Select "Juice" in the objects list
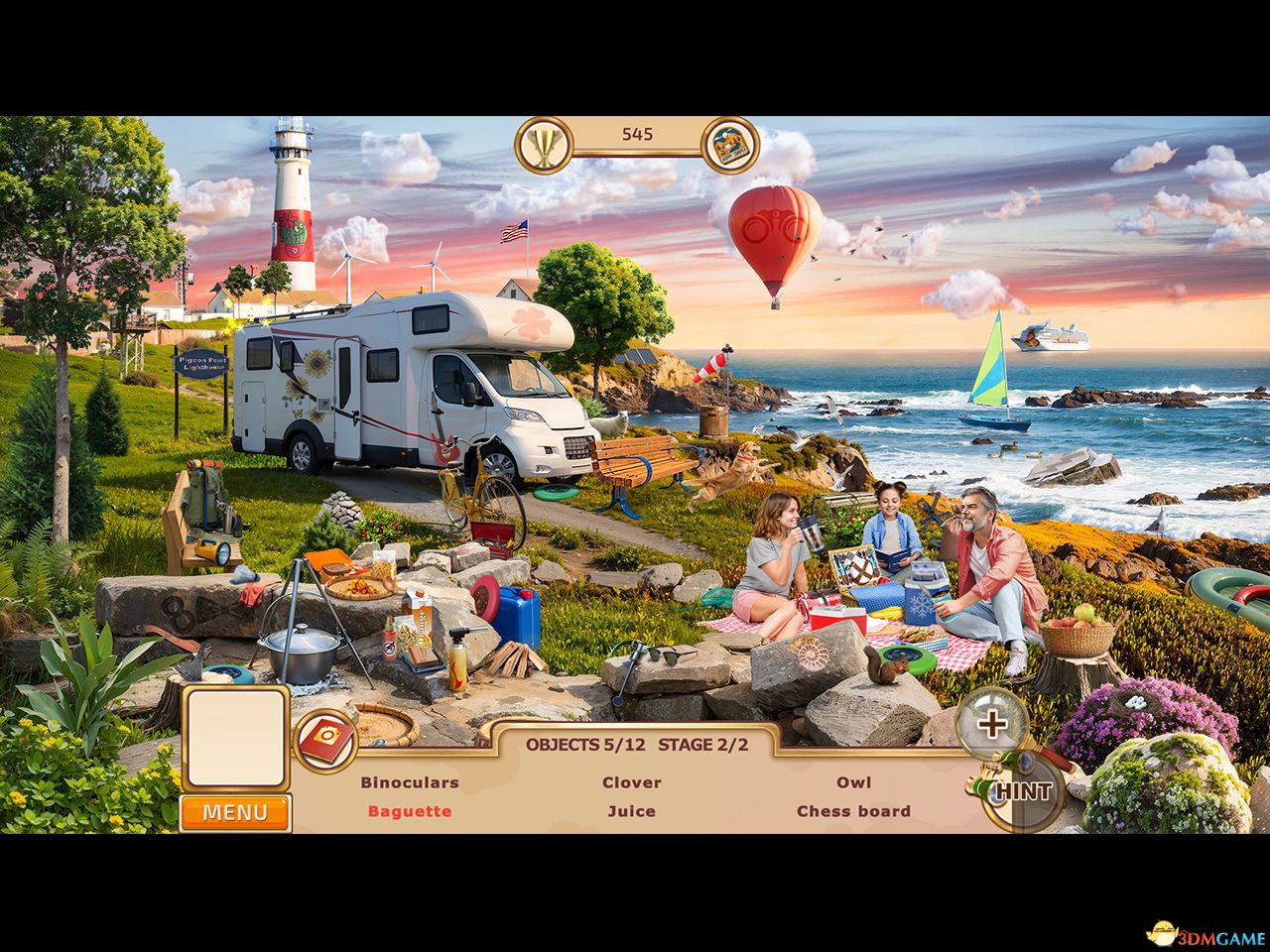Image resolution: width=1270 pixels, height=952 pixels. [632, 811]
